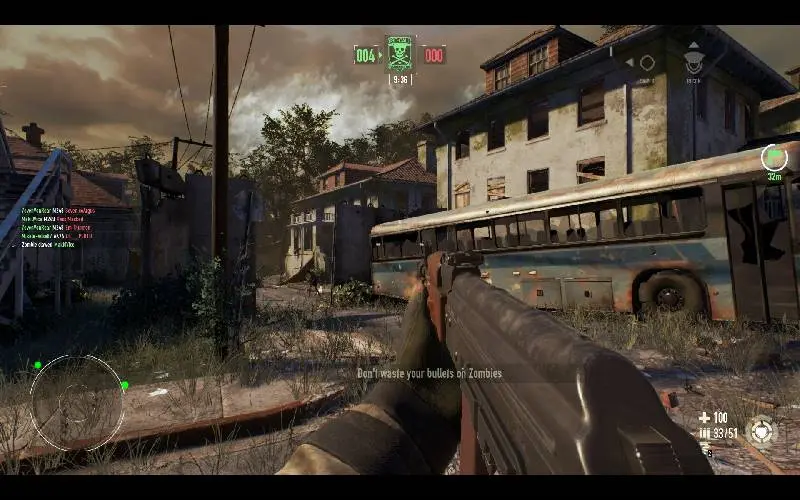Click the octagon squad icon
This screenshot has width=800, height=500.
click(647, 63)
